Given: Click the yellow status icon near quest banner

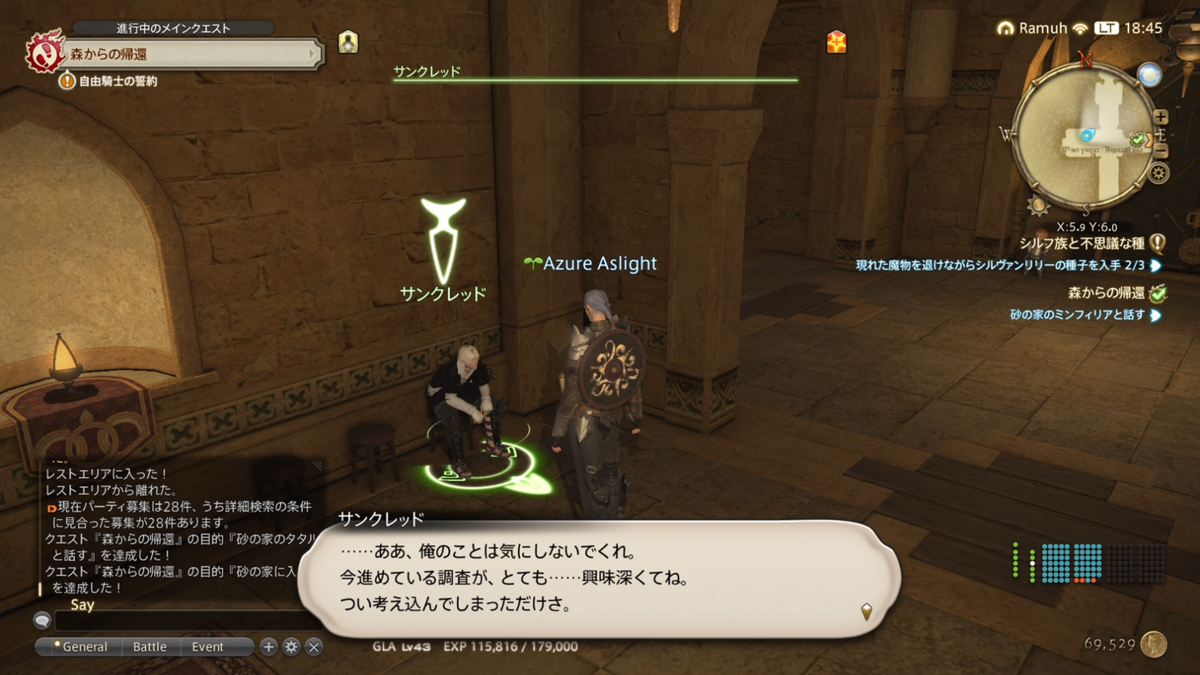Looking at the screenshot, I should 348,42.
